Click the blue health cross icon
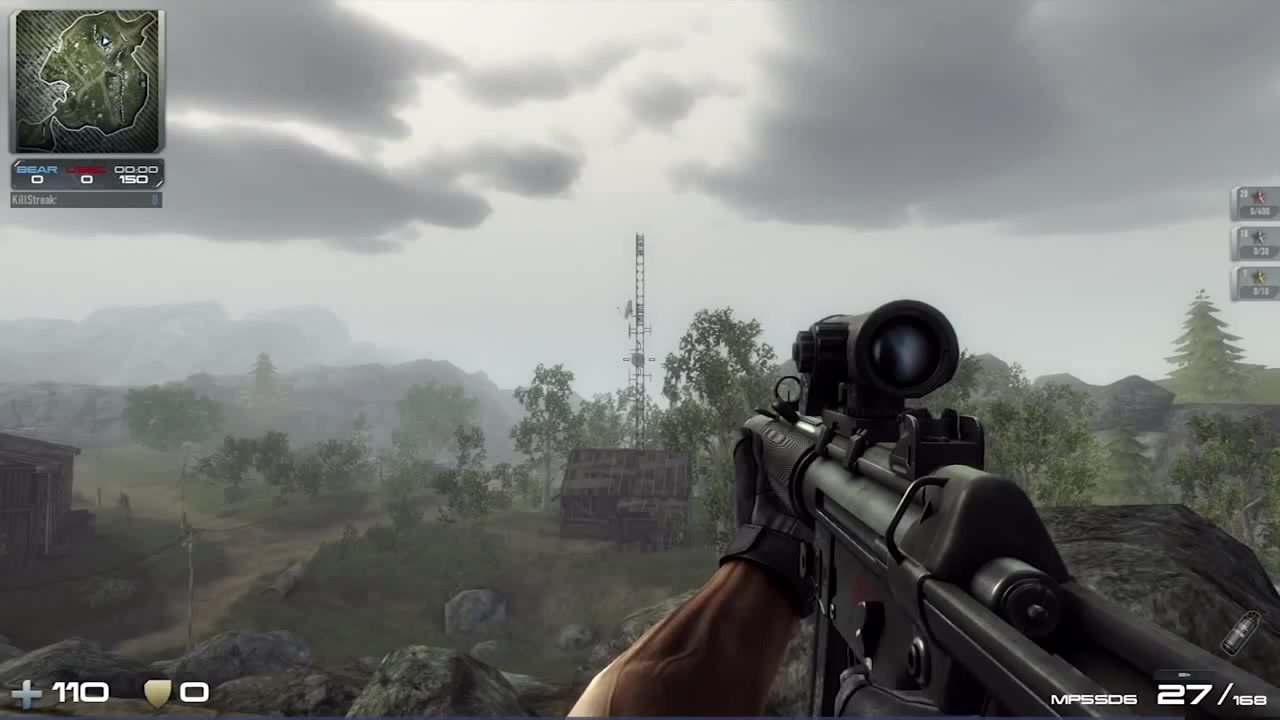1280x720 pixels. 26,693
